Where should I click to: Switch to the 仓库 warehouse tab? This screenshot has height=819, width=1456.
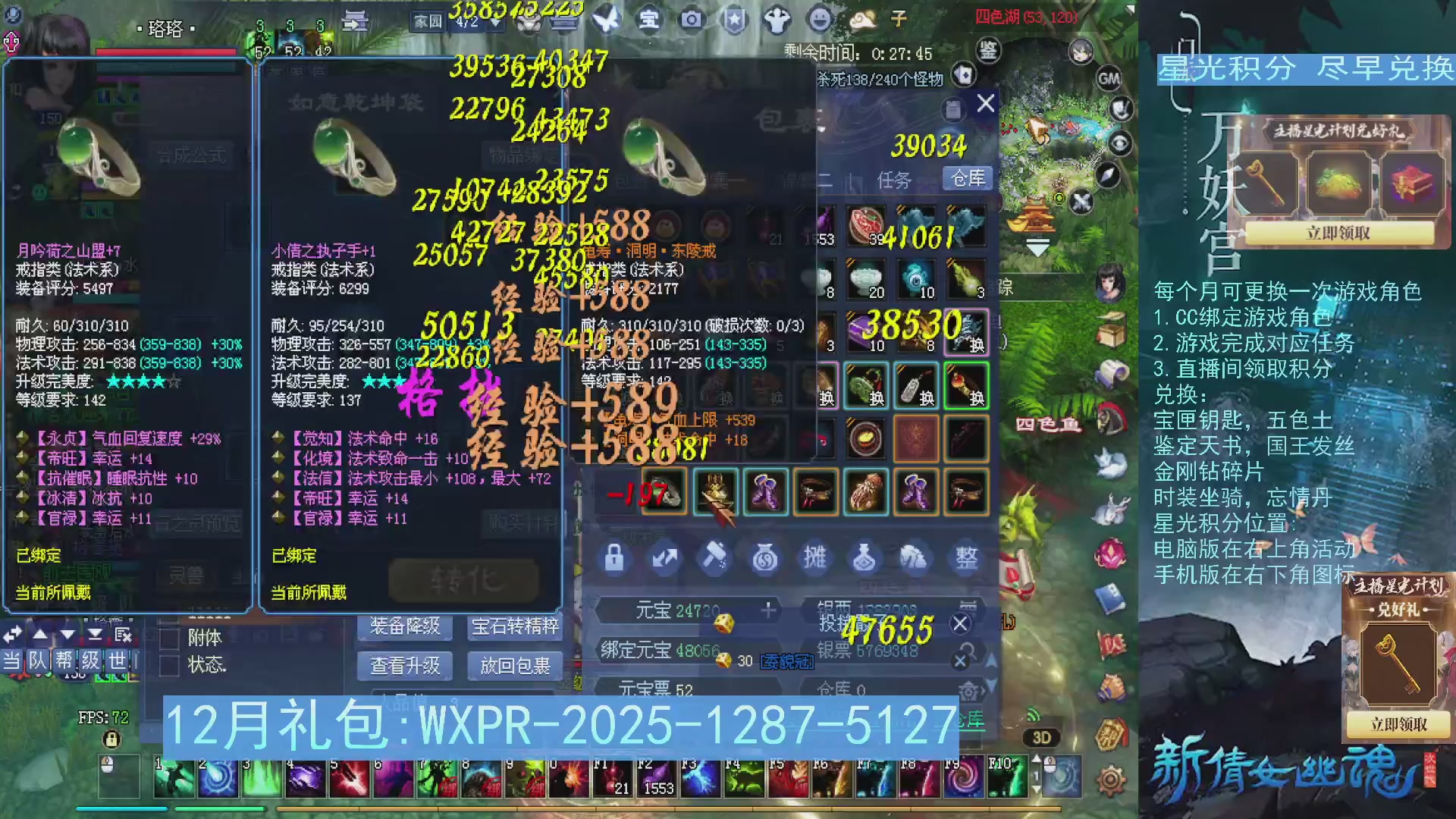968,180
